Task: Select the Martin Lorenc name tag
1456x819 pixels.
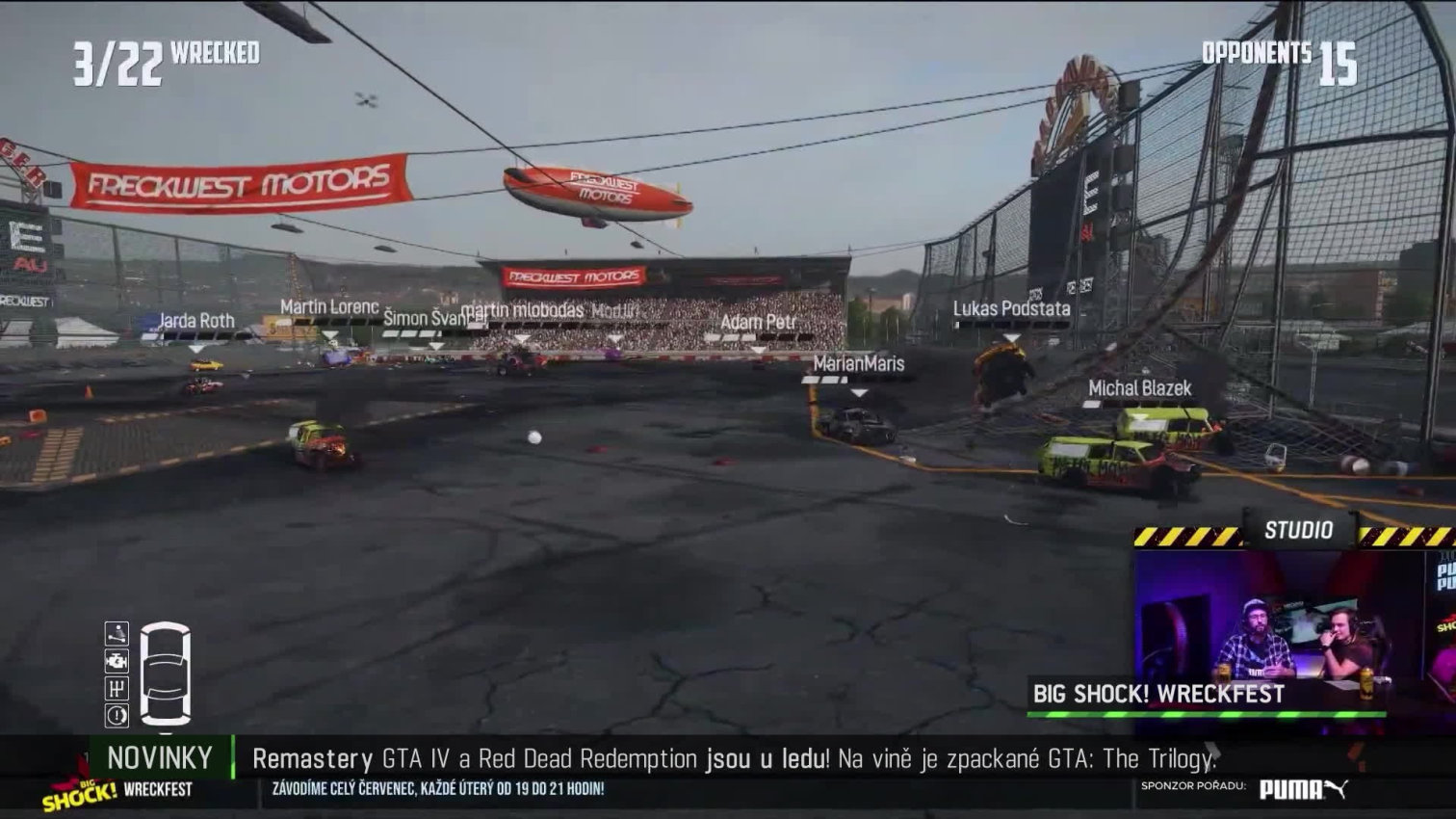Action: [x=329, y=307]
